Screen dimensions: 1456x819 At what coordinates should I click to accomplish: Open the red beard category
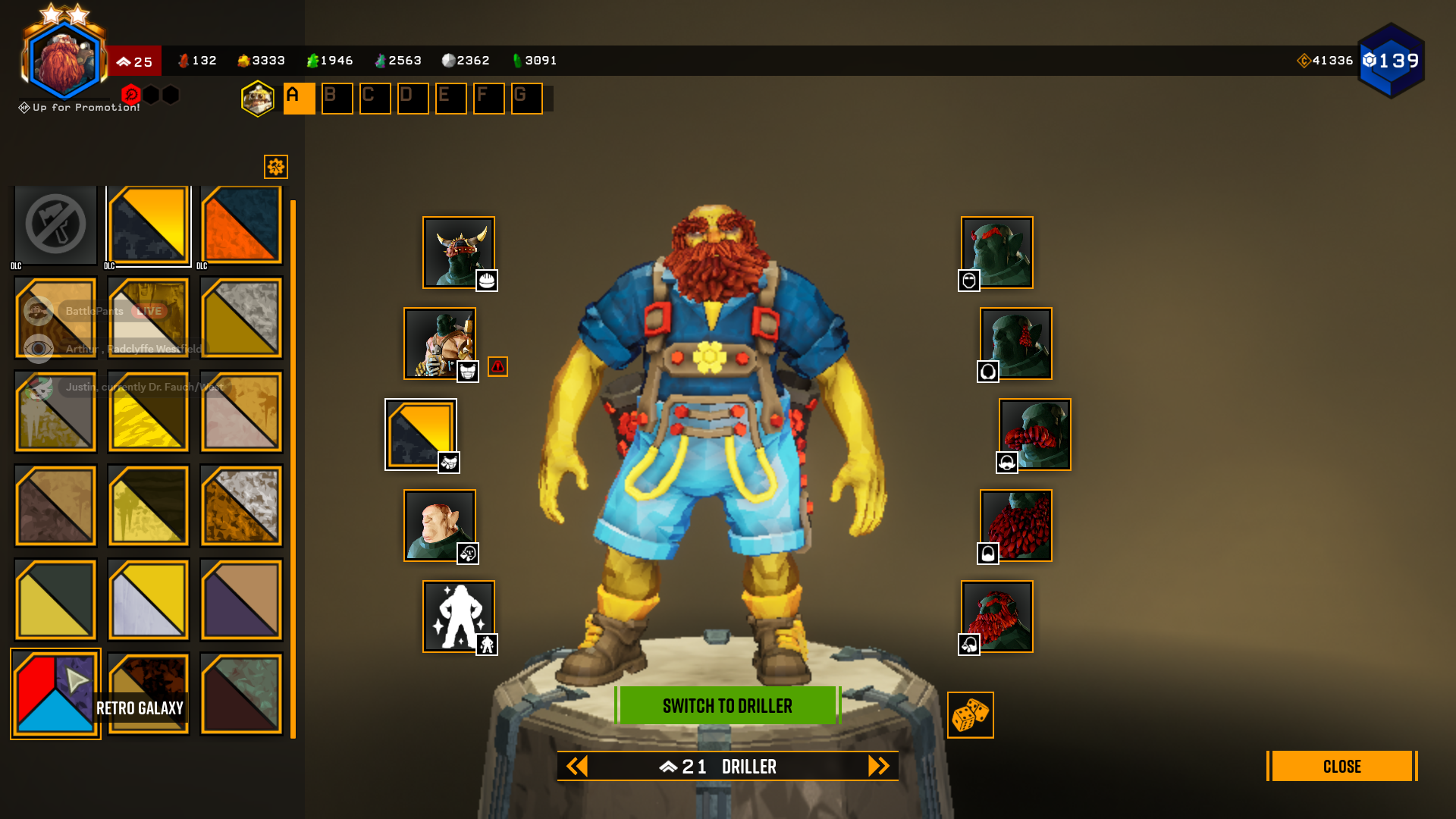point(1015,526)
